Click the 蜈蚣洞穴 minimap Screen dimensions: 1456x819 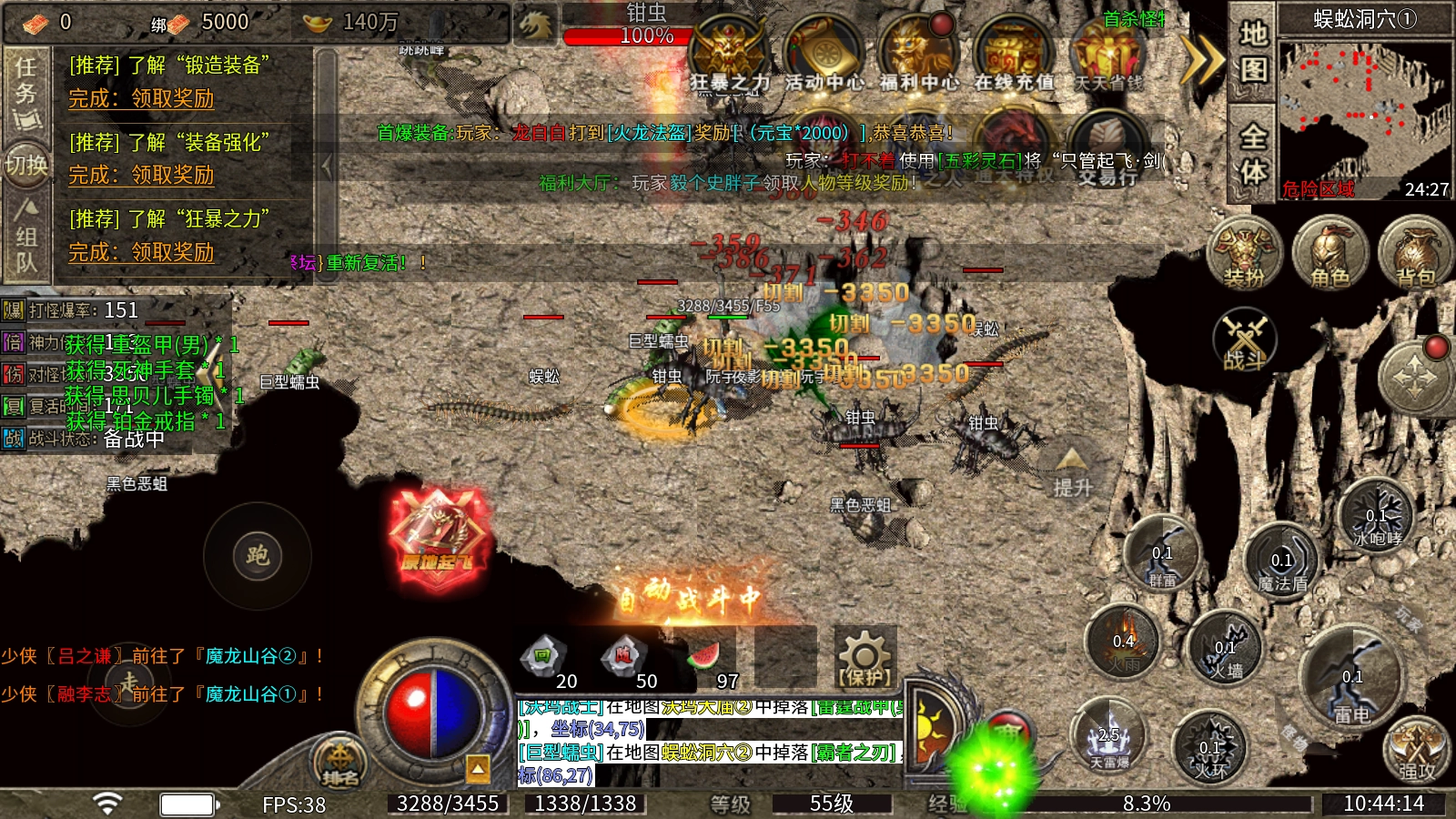(1365, 109)
